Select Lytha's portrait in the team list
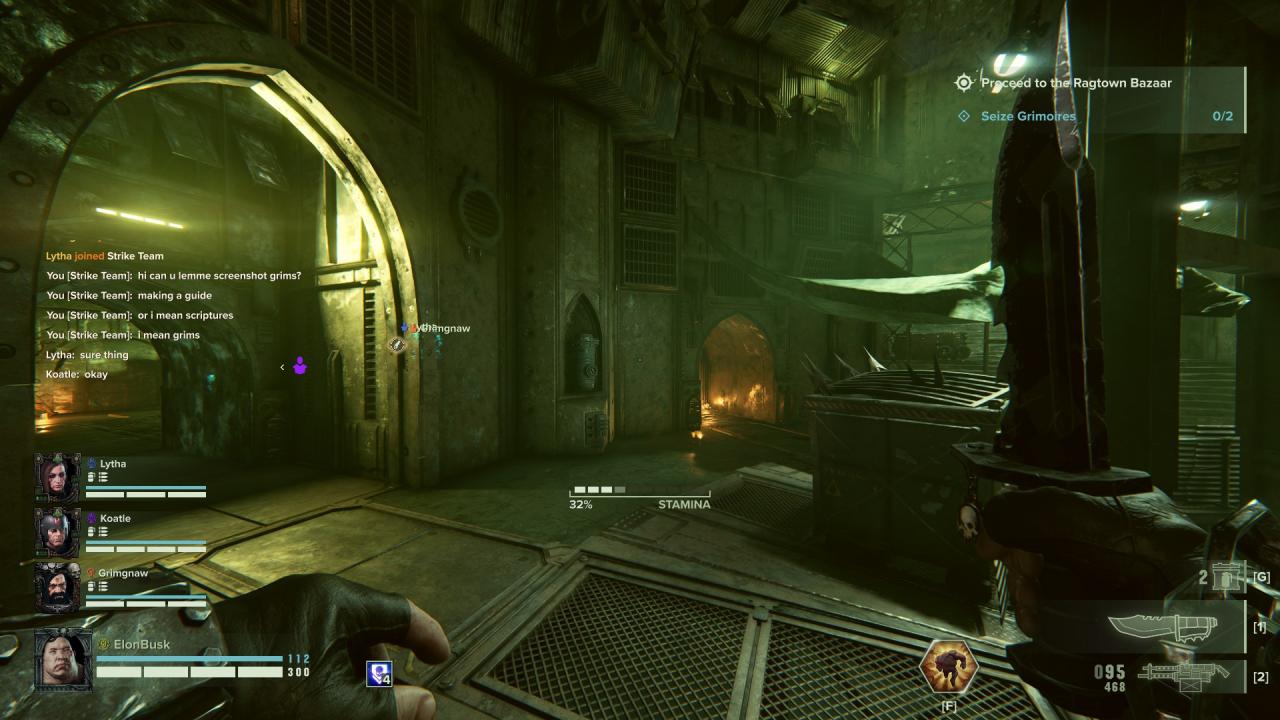 (x=57, y=478)
